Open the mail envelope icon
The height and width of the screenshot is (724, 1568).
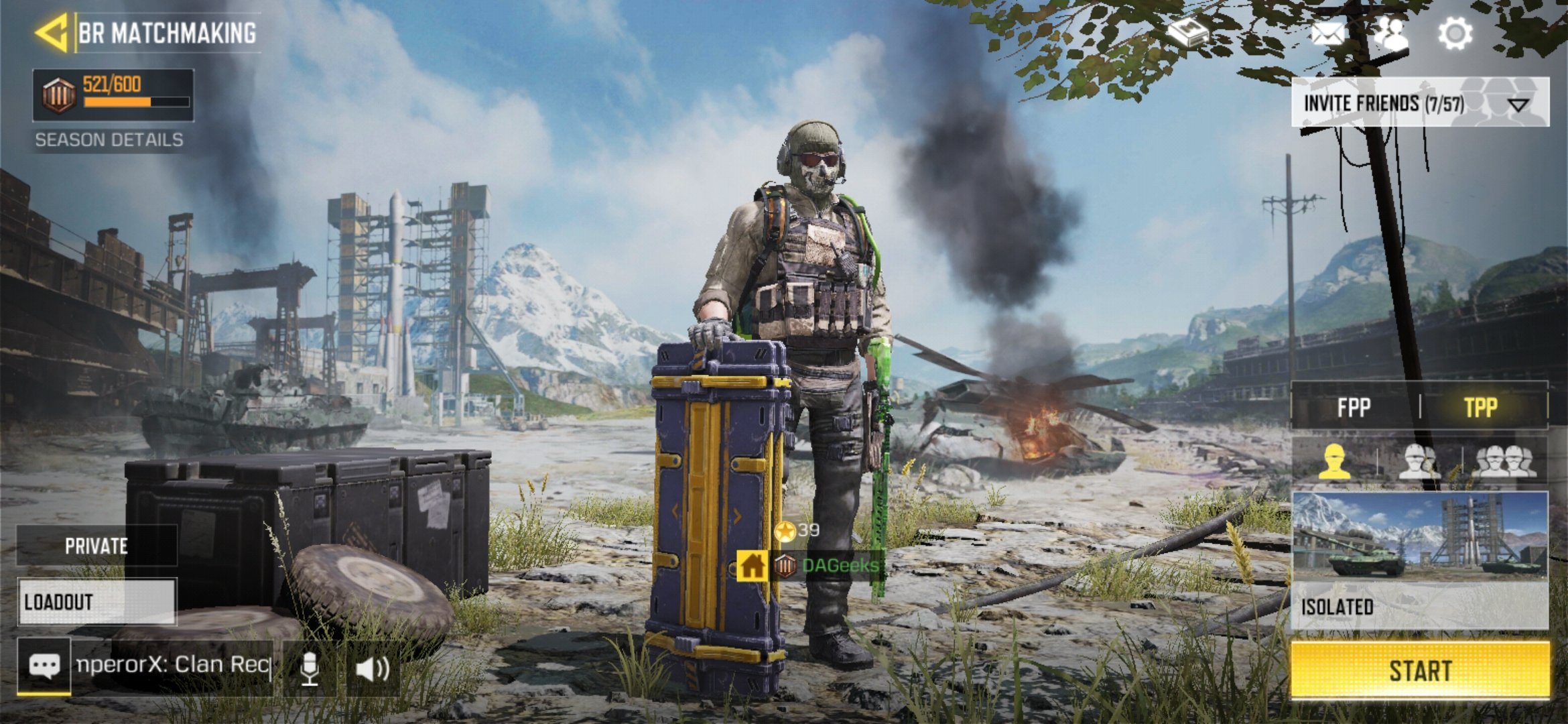coord(1327,33)
